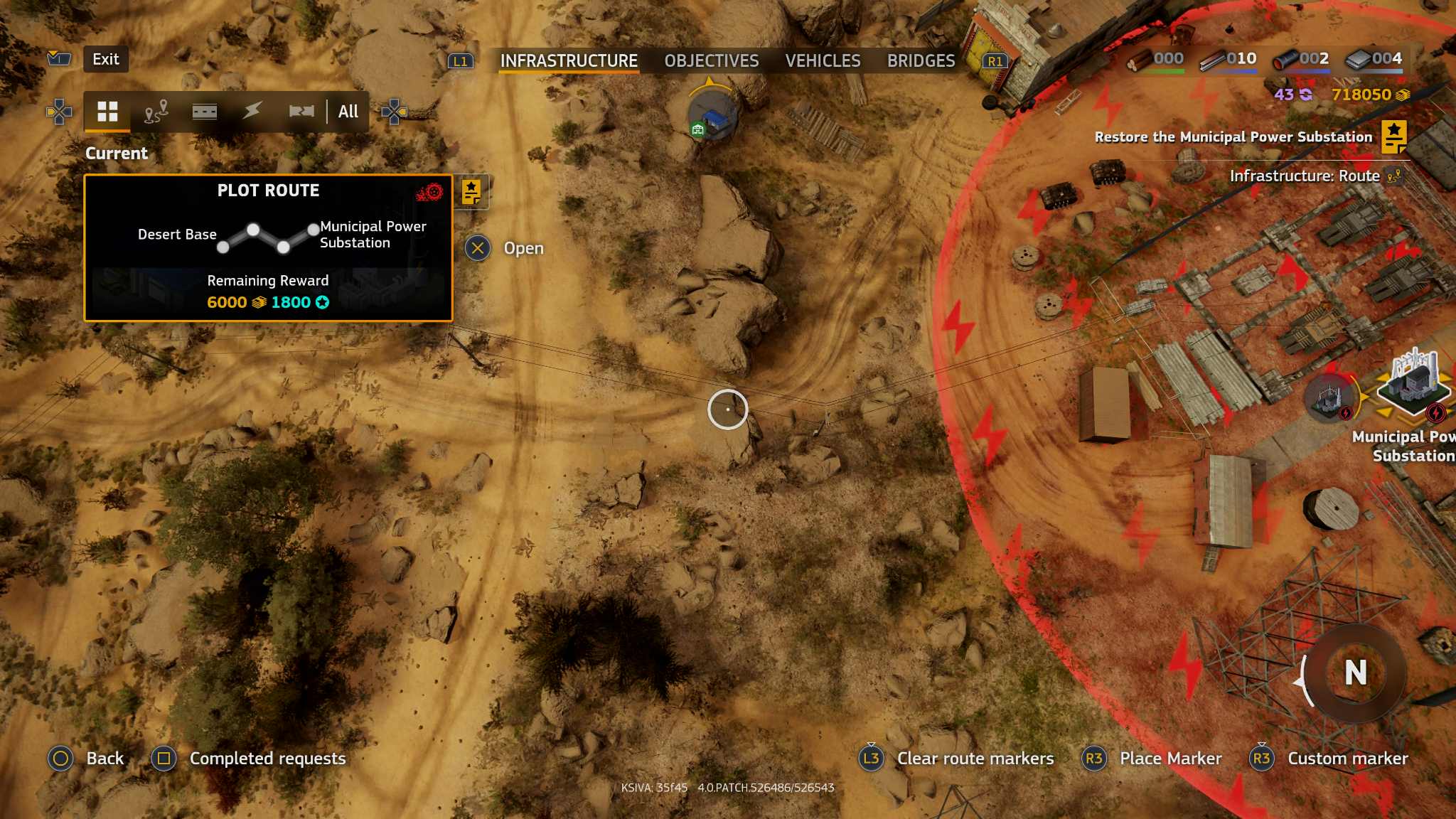
Task: Enable a Custom marker placement
Action: coord(1347,759)
